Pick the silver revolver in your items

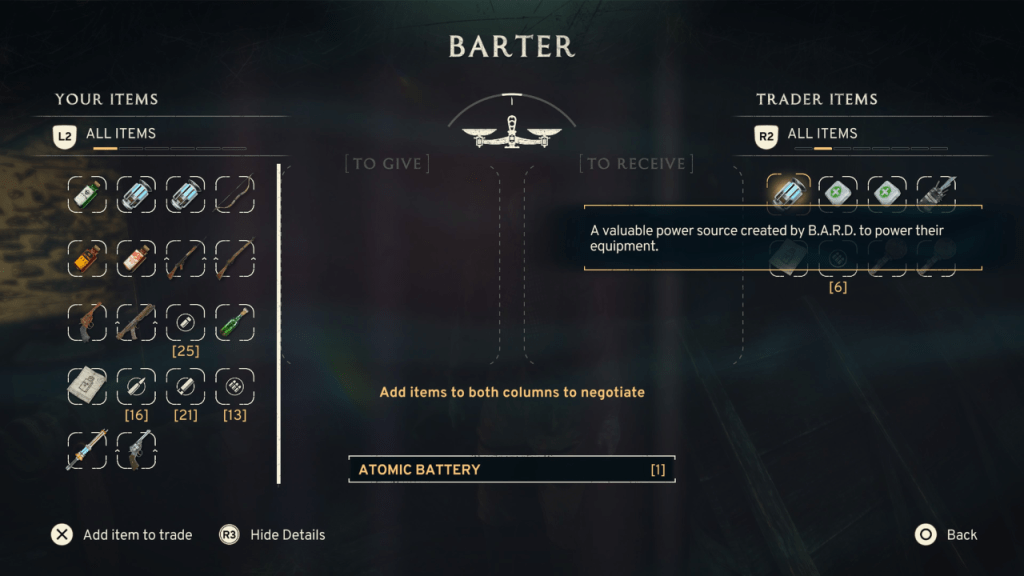[x=136, y=450]
